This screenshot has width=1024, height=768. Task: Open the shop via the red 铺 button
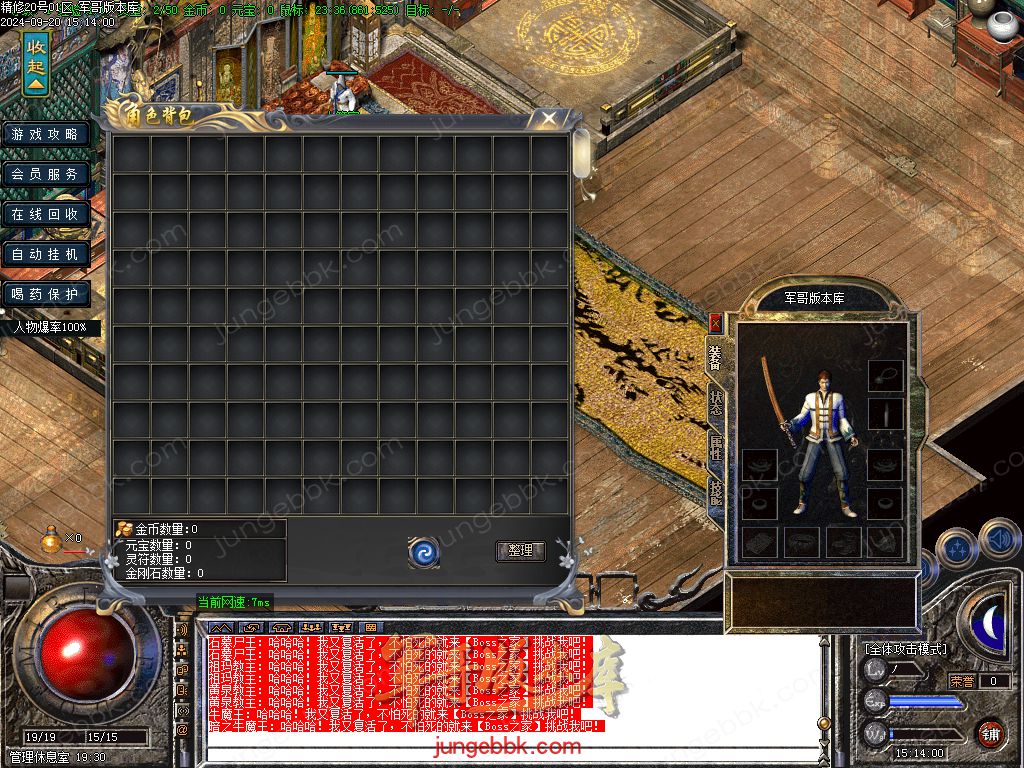pos(990,732)
